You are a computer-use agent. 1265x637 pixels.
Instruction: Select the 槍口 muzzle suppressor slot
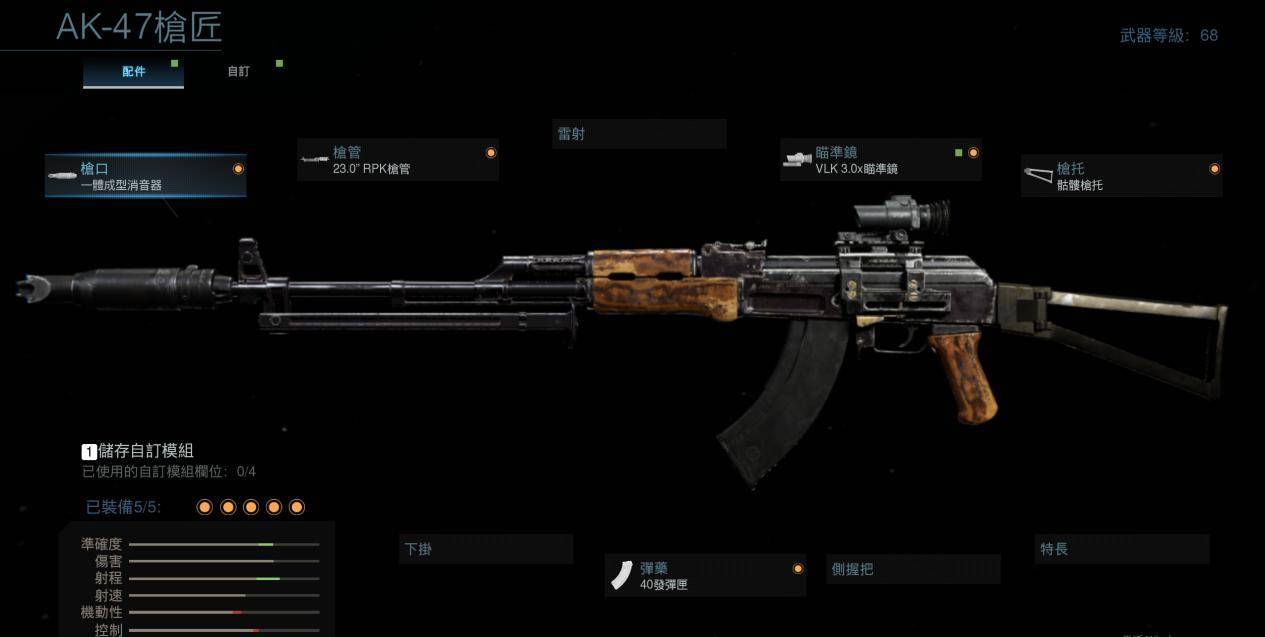[x=146, y=176]
